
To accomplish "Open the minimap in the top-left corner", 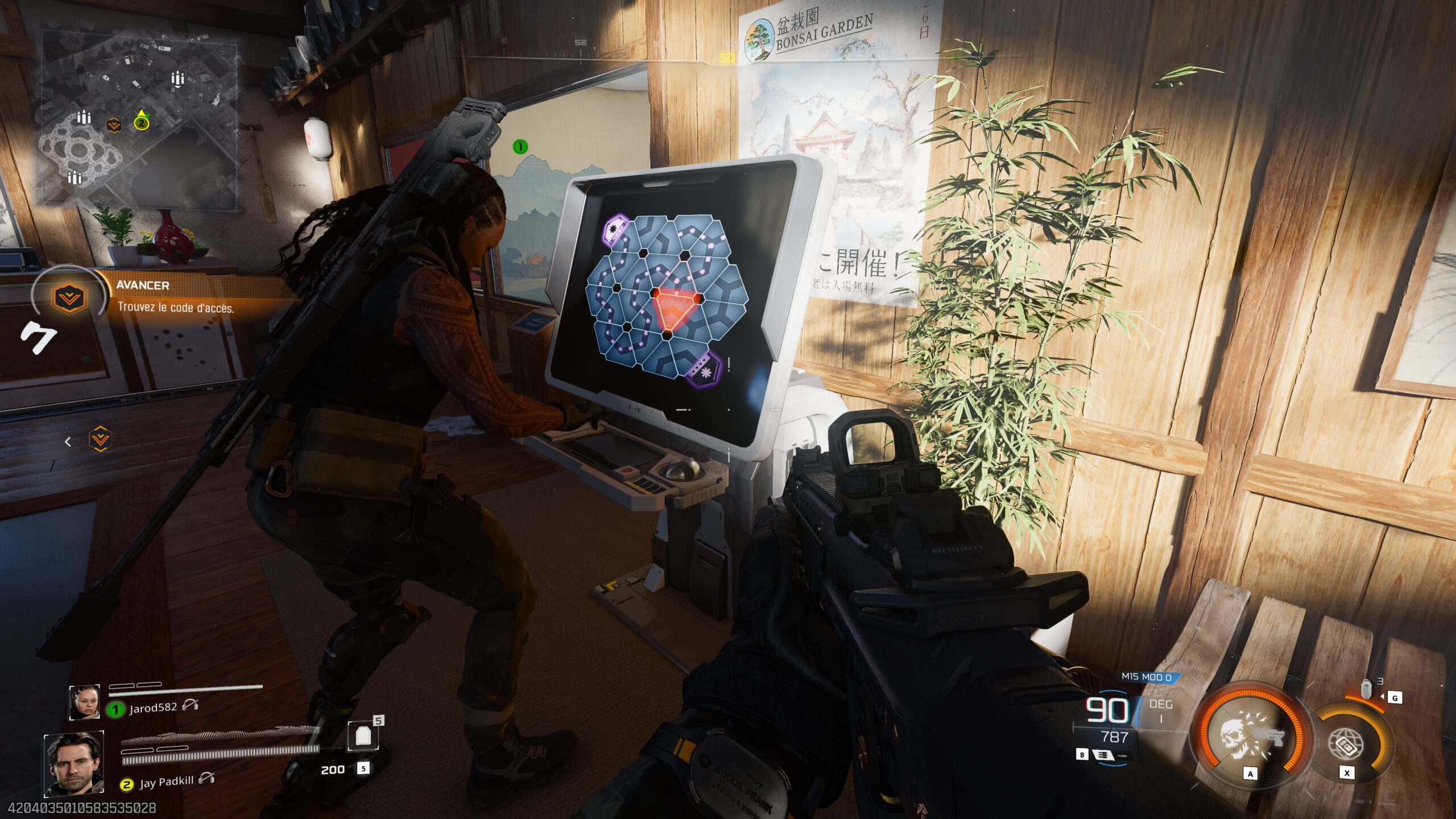I will (x=142, y=102).
